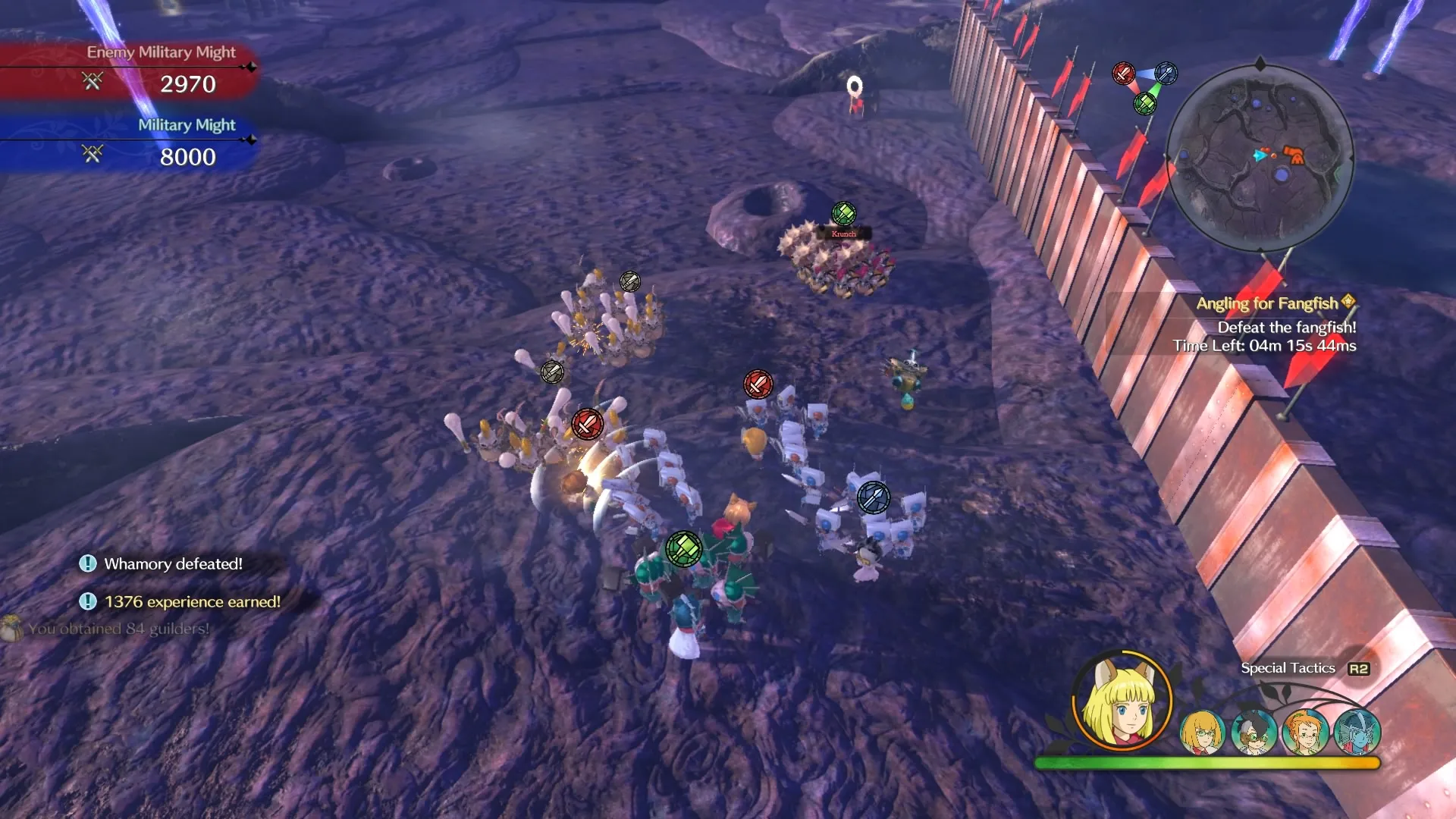Select Evan's large cat-eared portrait

click(x=1122, y=701)
